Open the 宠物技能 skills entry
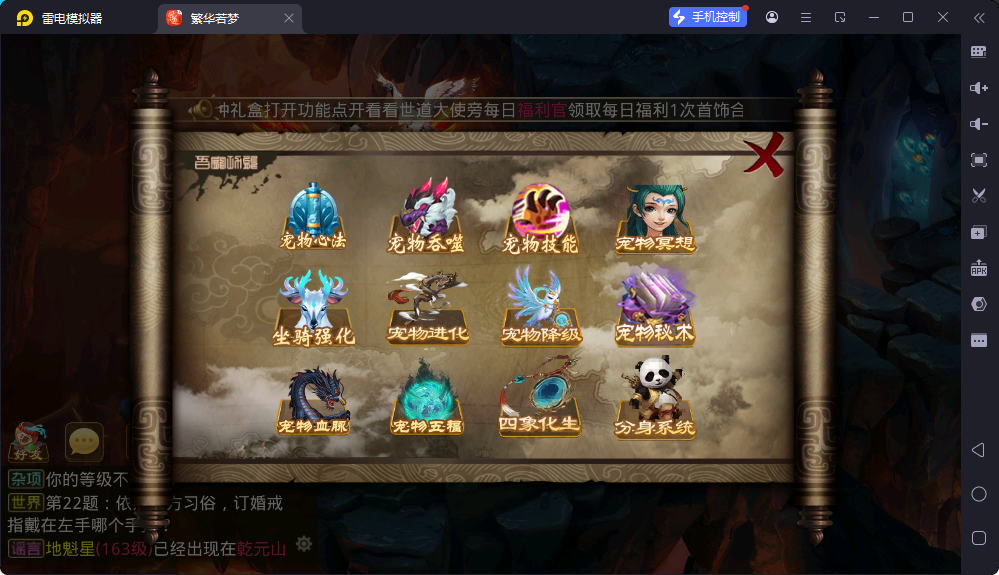 pos(540,217)
